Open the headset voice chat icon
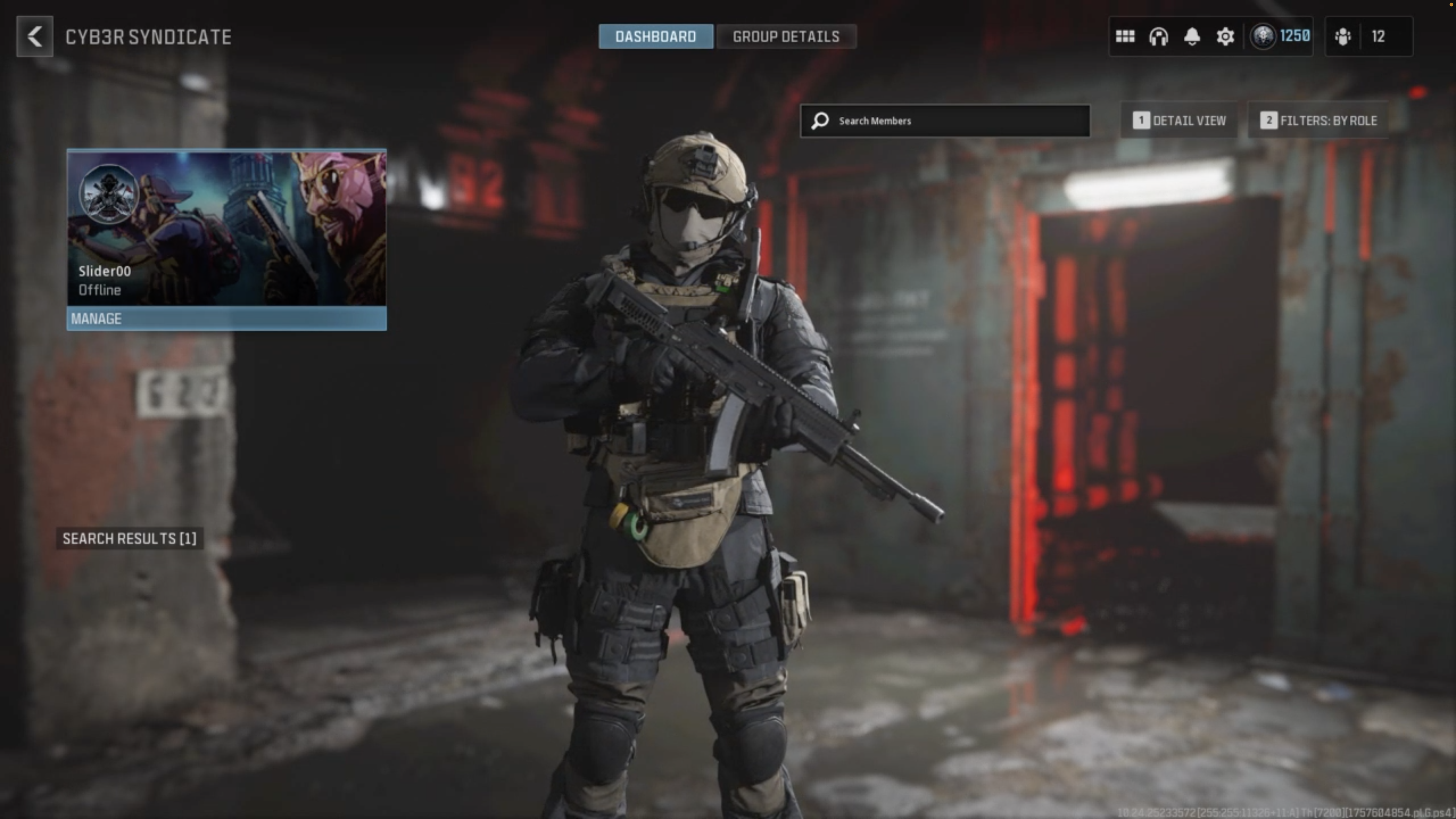The image size is (1456, 819). (1158, 37)
